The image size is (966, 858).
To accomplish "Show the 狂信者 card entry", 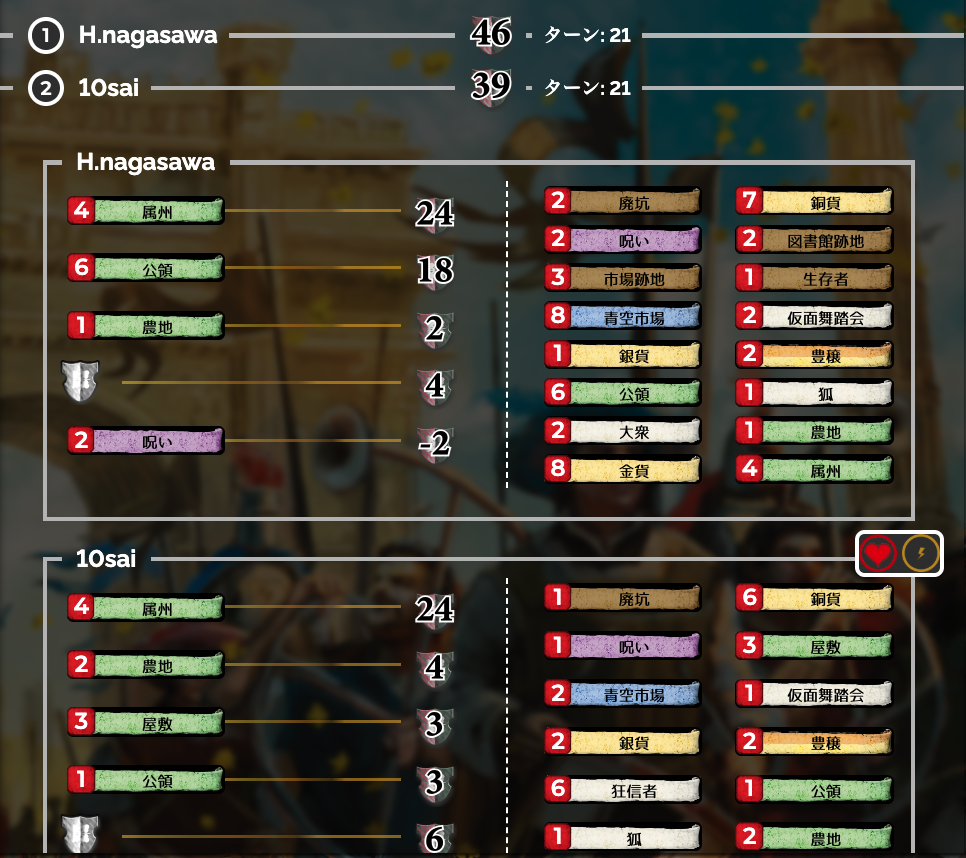I will pos(634,789).
